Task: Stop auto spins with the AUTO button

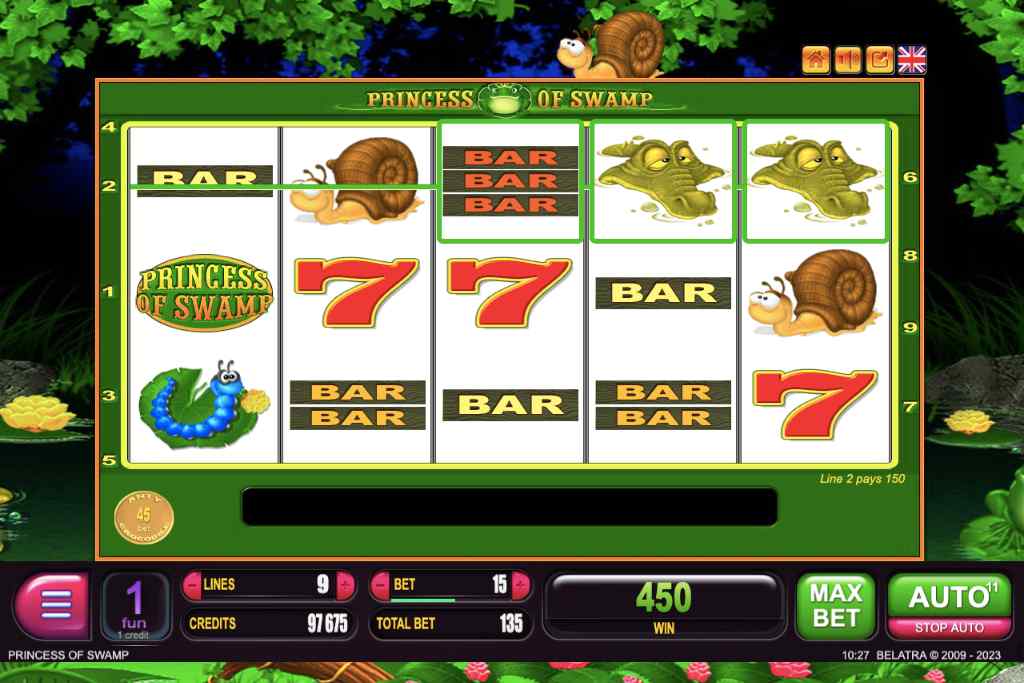Action: [x=949, y=606]
